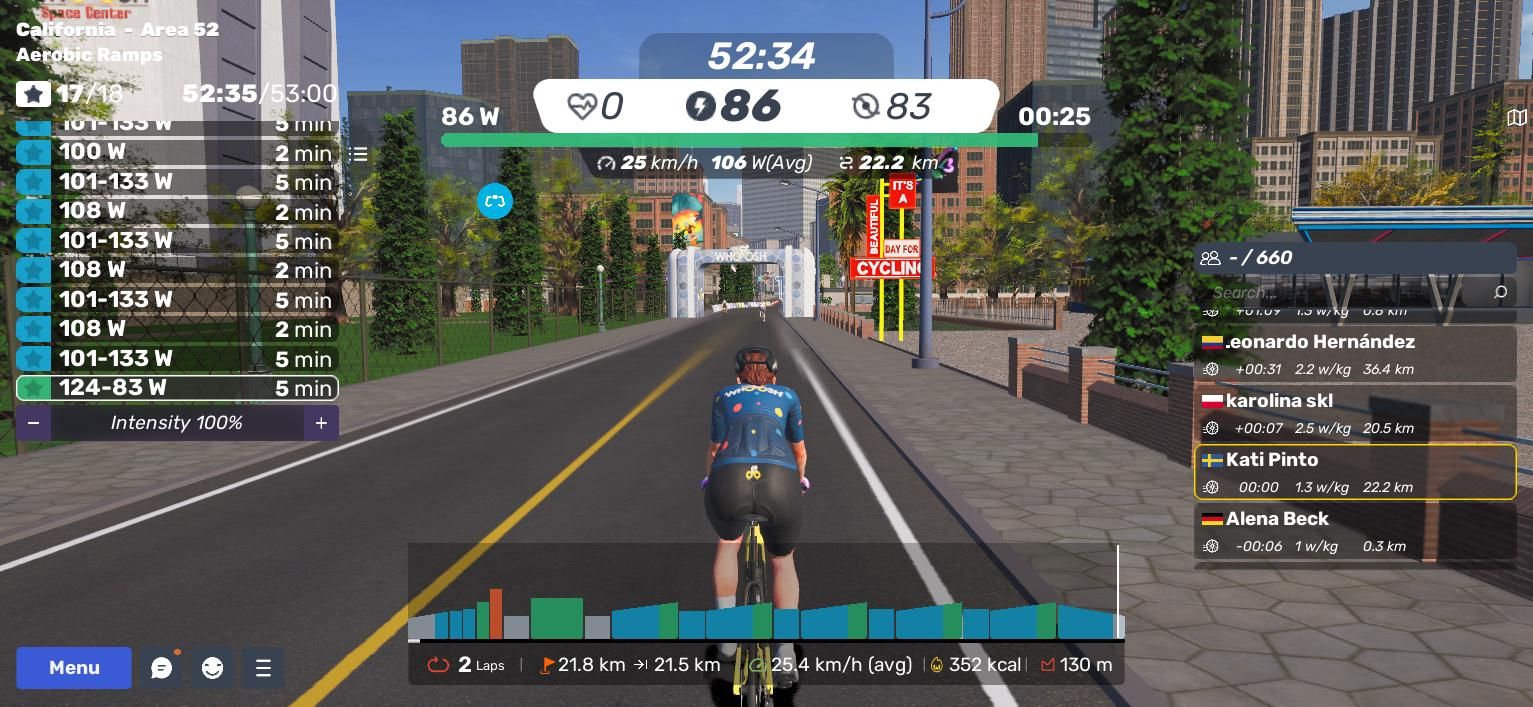Image resolution: width=1533 pixels, height=707 pixels.
Task: Open the map icon
Action: coord(1516,118)
